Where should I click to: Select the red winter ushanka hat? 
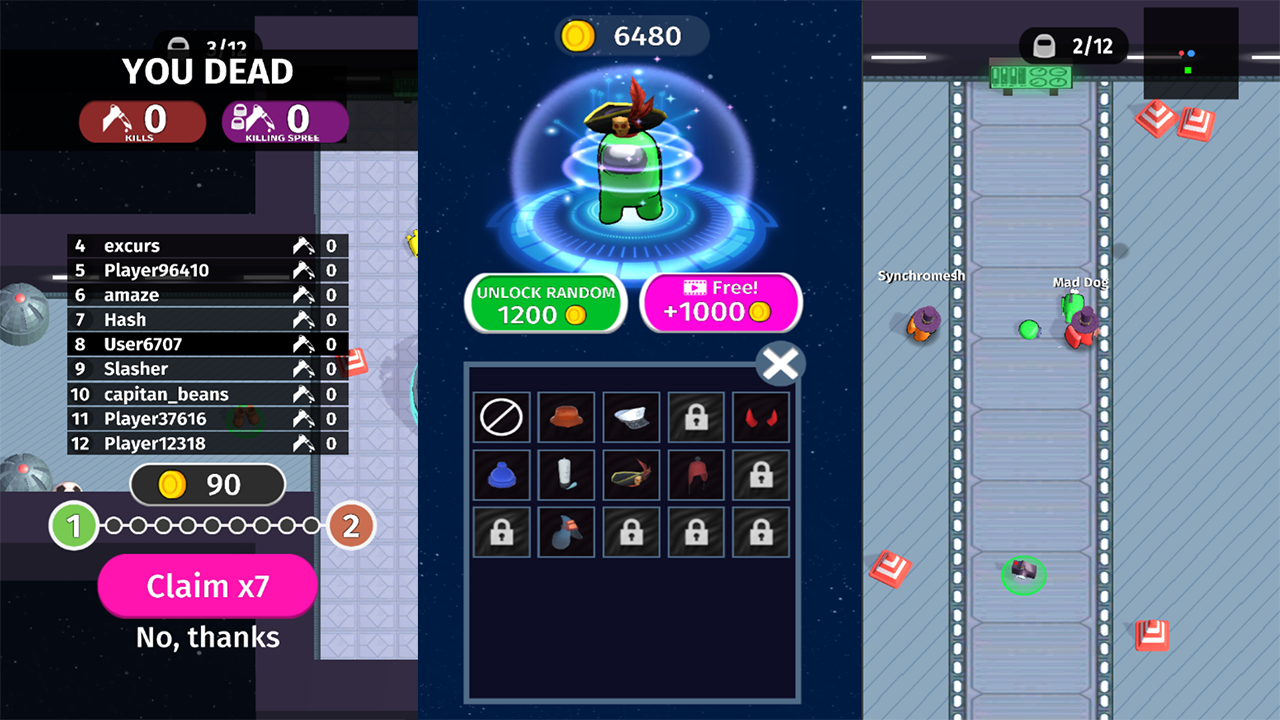696,474
